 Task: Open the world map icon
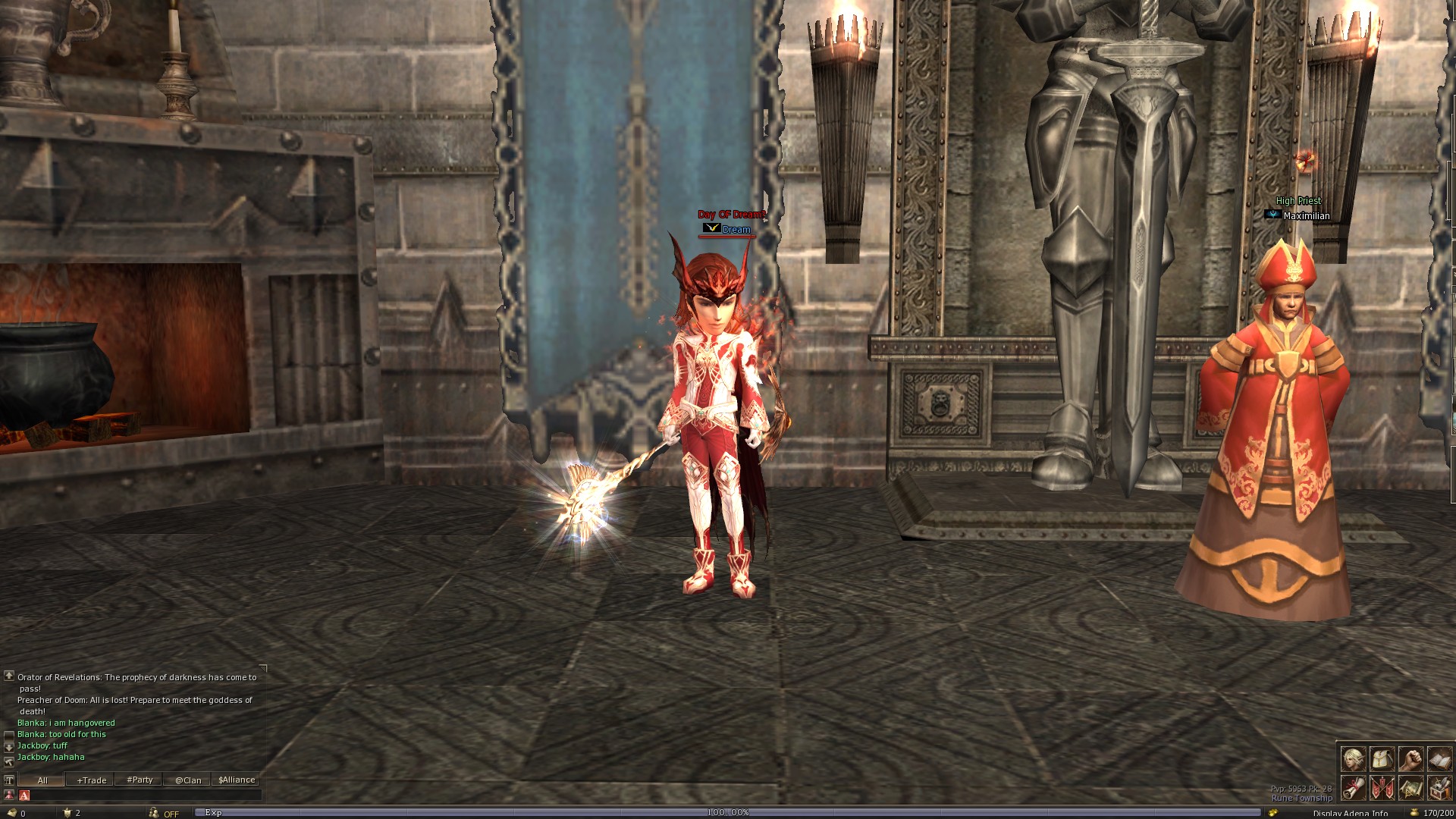tap(1410, 788)
